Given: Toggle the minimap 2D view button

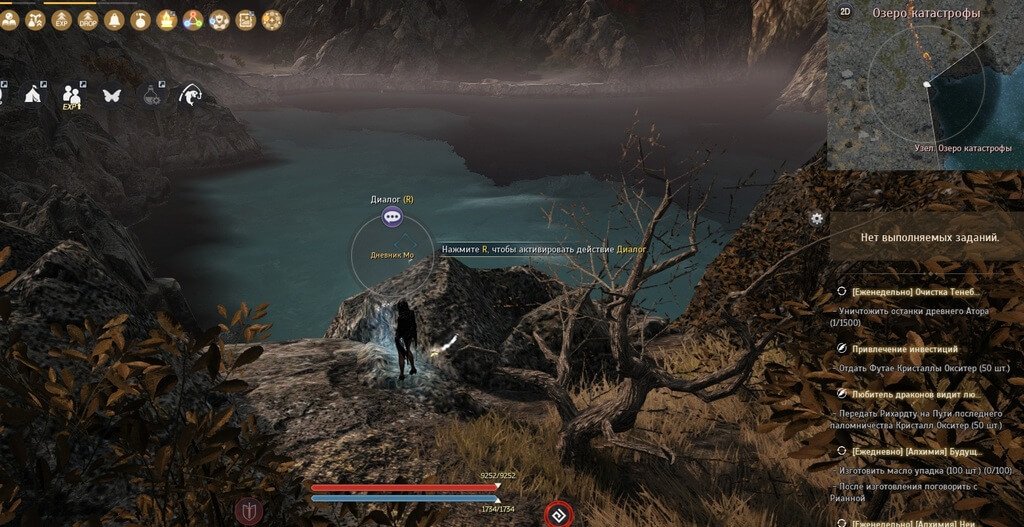Looking at the screenshot, I should click(845, 12).
